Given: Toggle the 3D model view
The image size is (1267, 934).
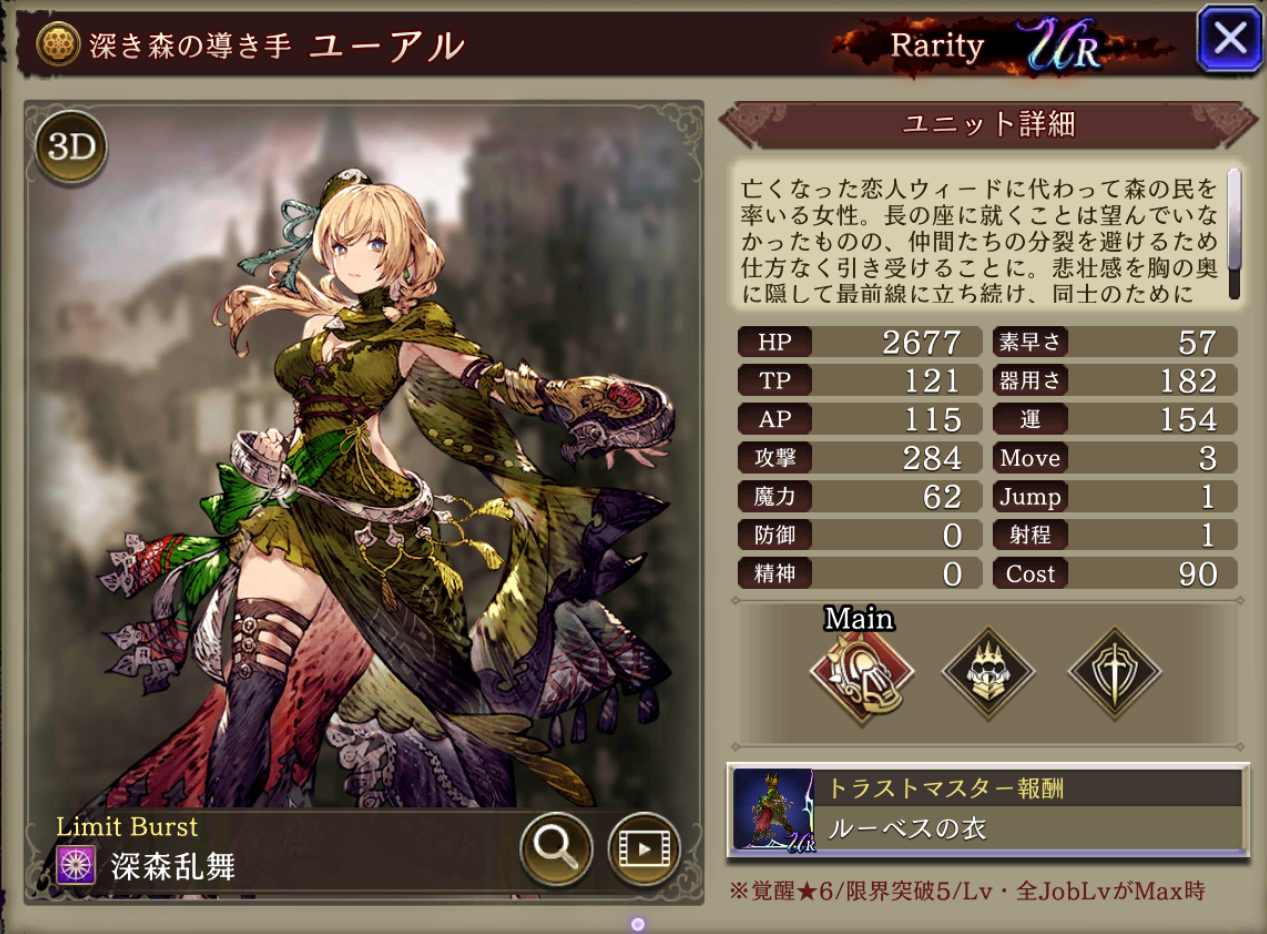Looking at the screenshot, I should [71, 148].
